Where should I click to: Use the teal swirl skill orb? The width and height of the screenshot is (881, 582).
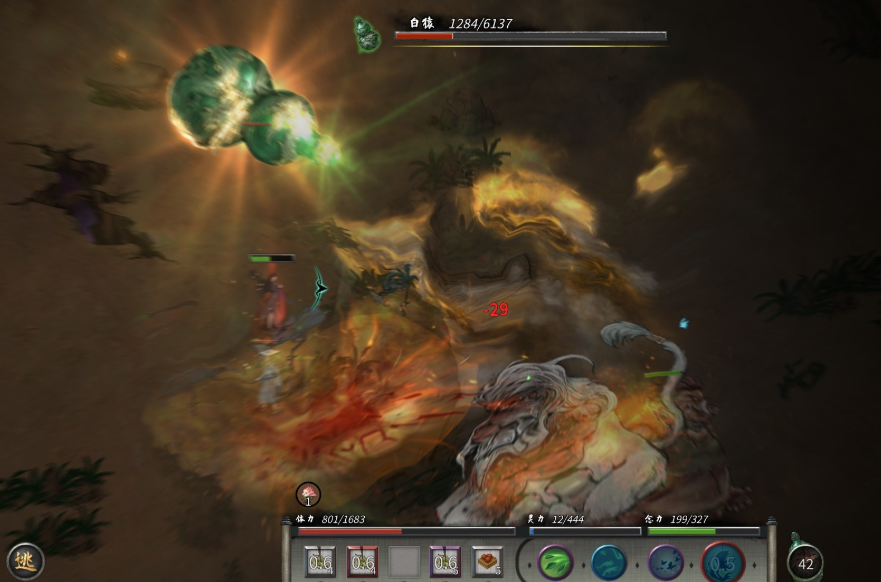coord(608,563)
